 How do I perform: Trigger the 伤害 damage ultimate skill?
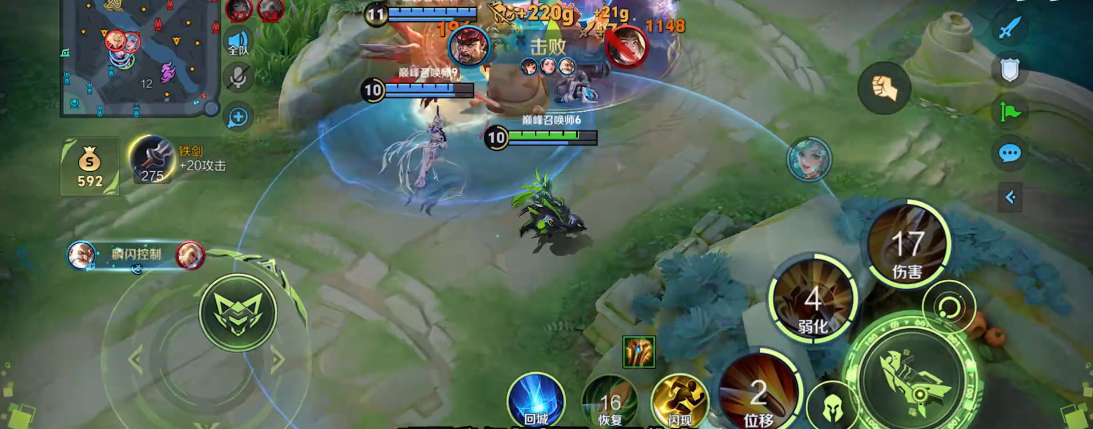click(907, 245)
